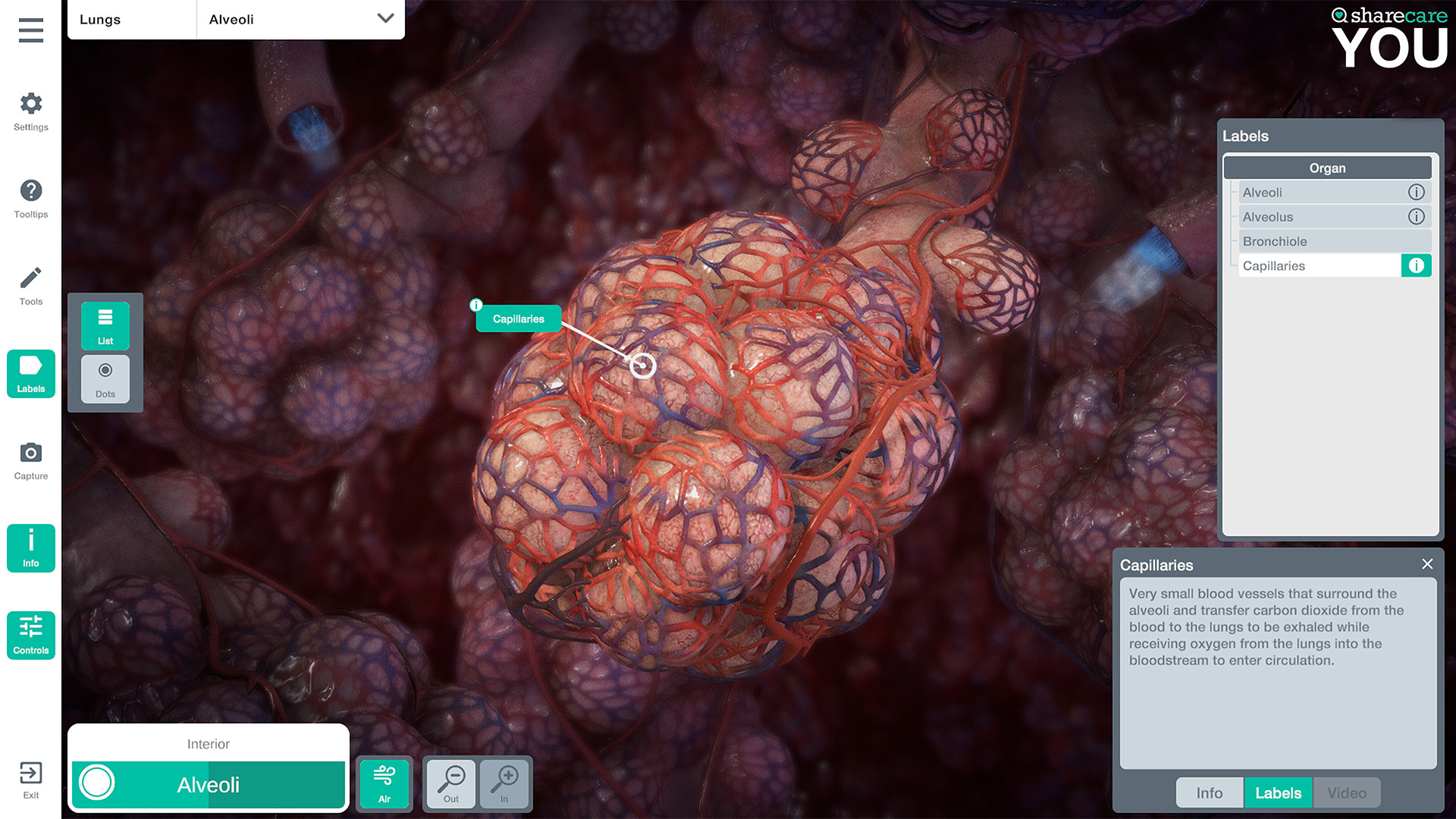Toggle the Air flow visualization
The height and width of the screenshot is (819, 1456).
pyautogui.click(x=384, y=783)
